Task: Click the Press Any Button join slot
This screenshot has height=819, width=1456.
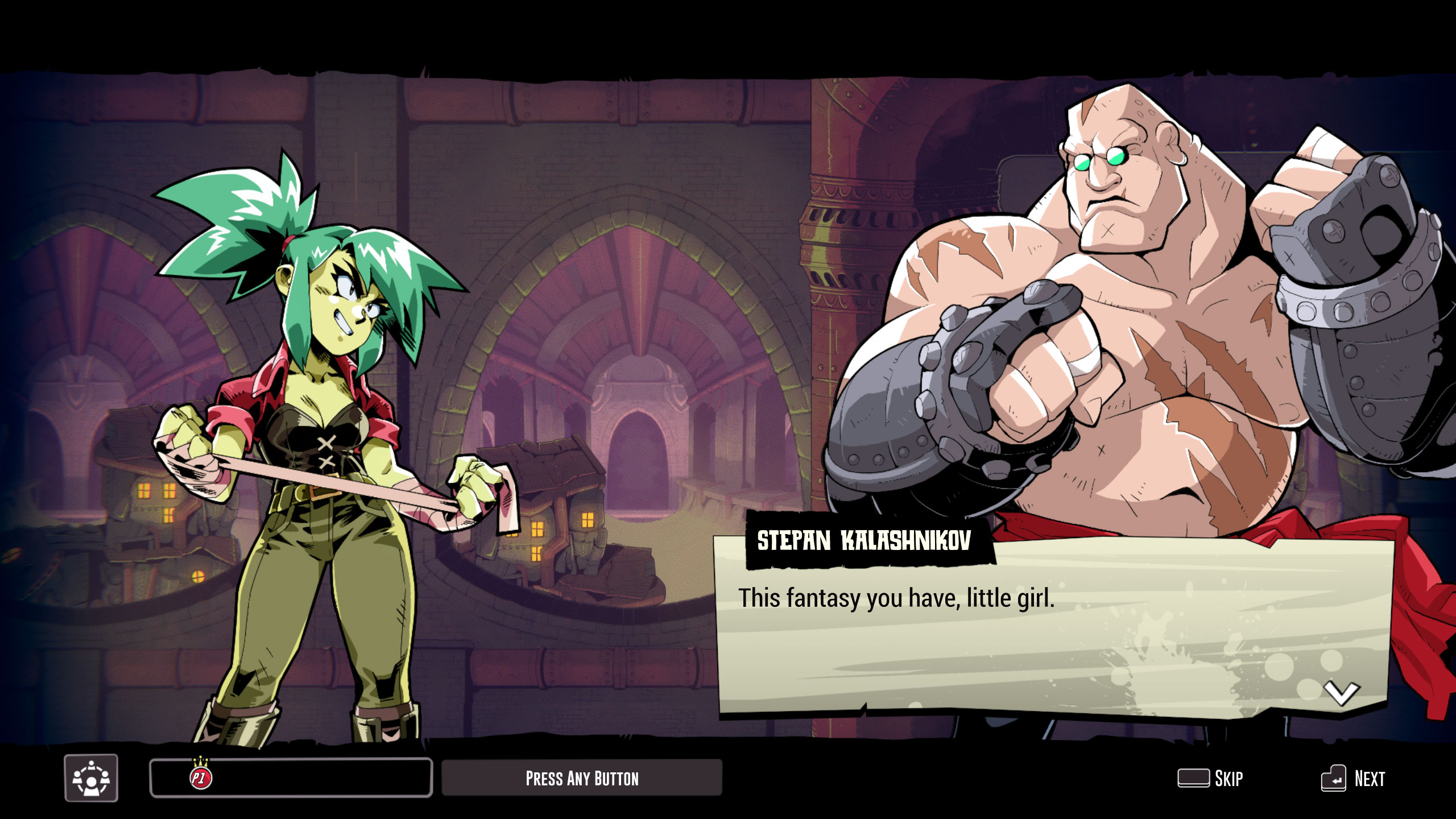Action: 582,778
